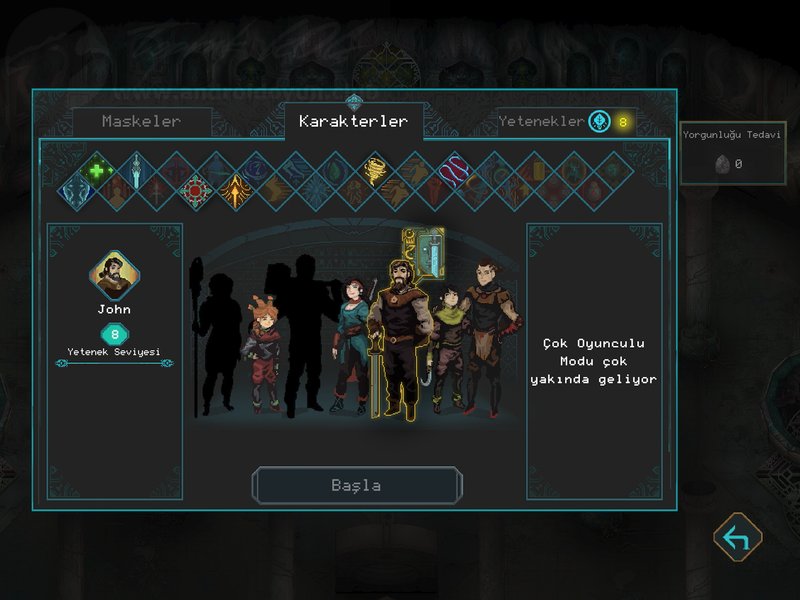Select the tall fighter with red gloves
This screenshot has height=600, width=800.
point(488,335)
